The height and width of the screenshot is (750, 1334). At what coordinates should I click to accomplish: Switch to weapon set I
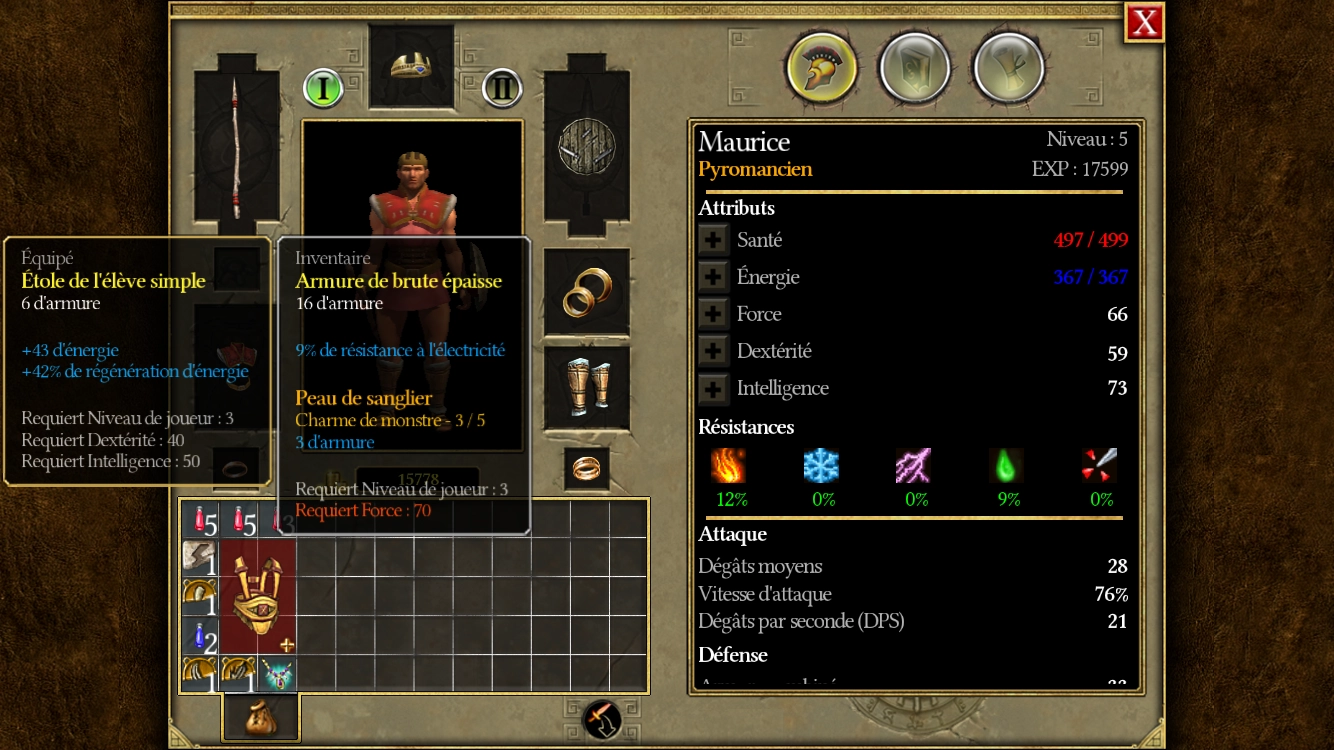[x=323, y=88]
